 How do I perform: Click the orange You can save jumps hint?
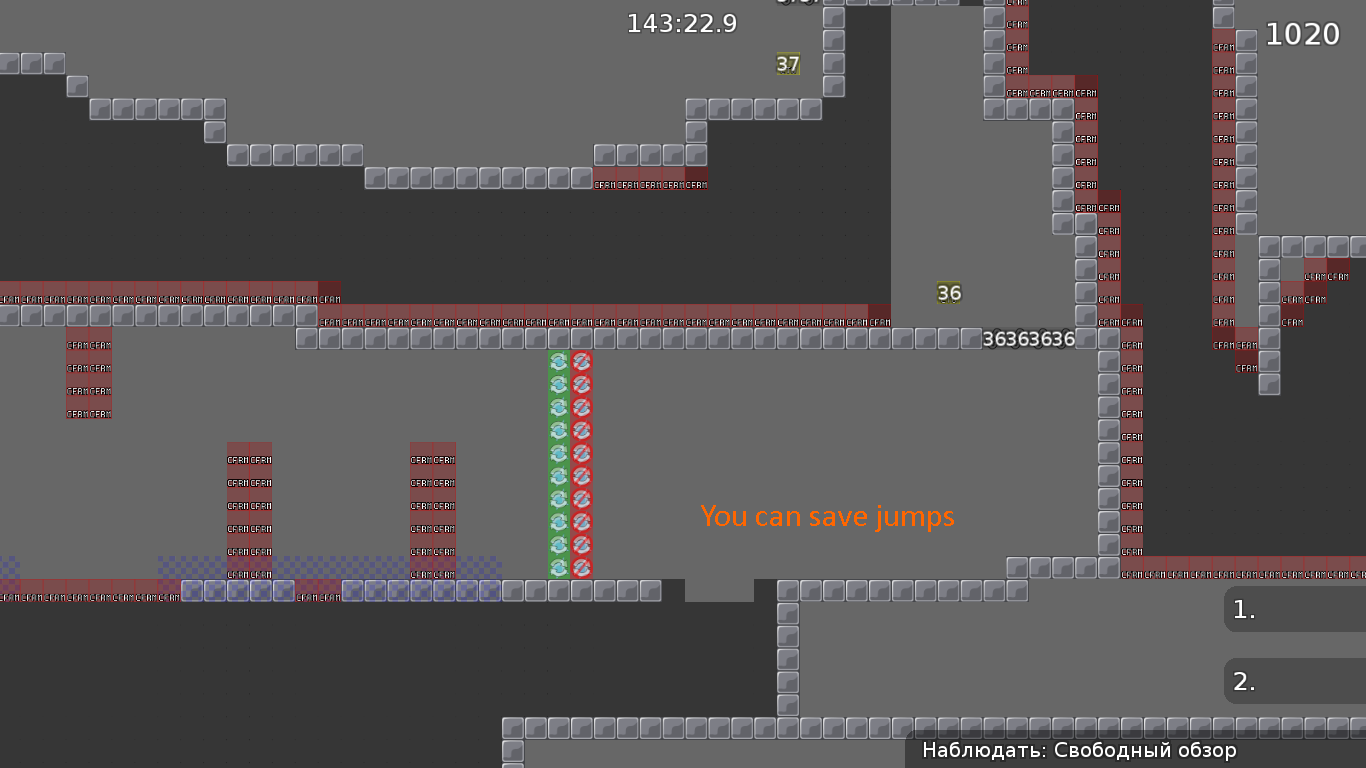click(828, 517)
